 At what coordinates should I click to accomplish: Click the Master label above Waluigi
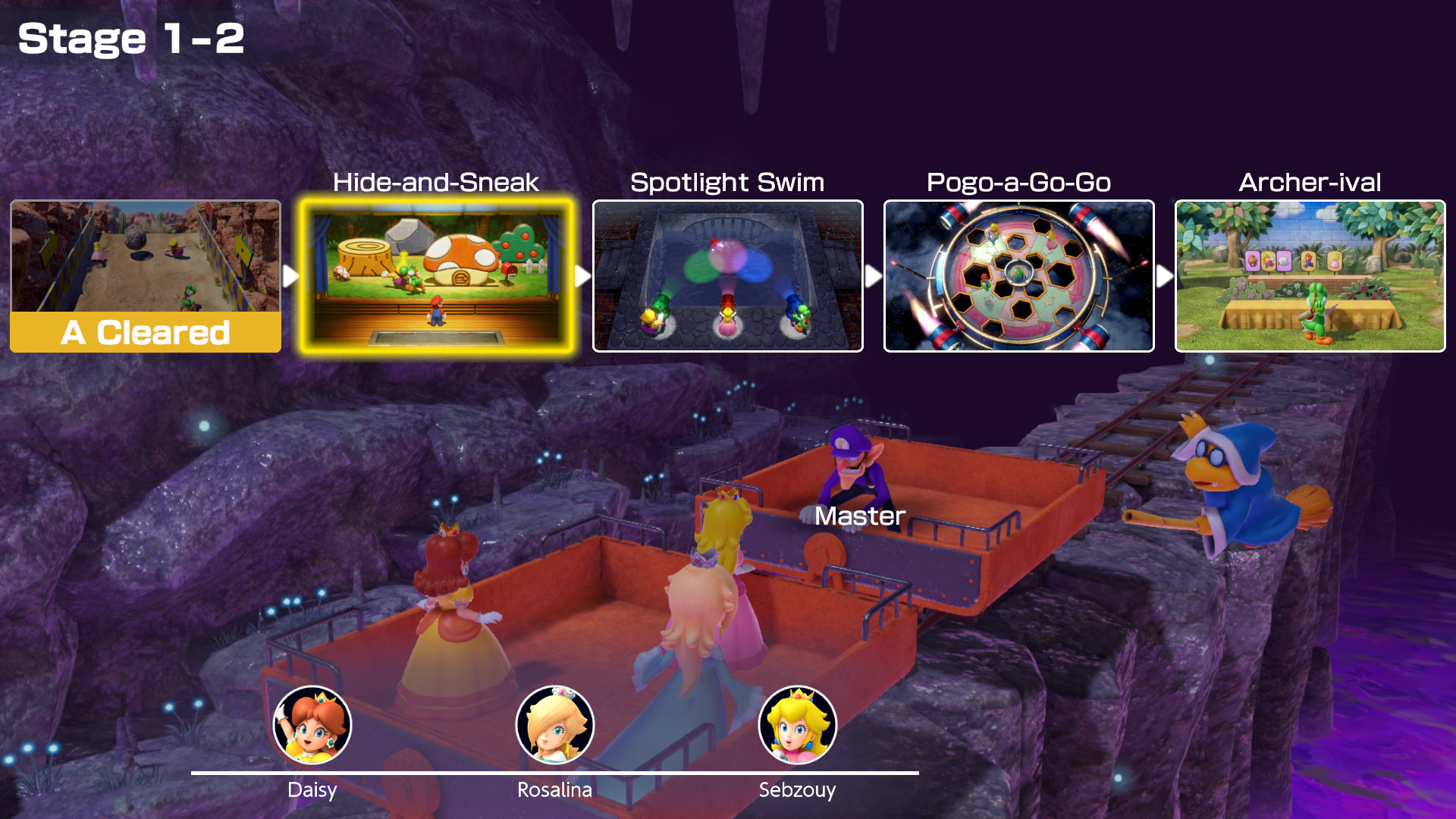tap(858, 516)
